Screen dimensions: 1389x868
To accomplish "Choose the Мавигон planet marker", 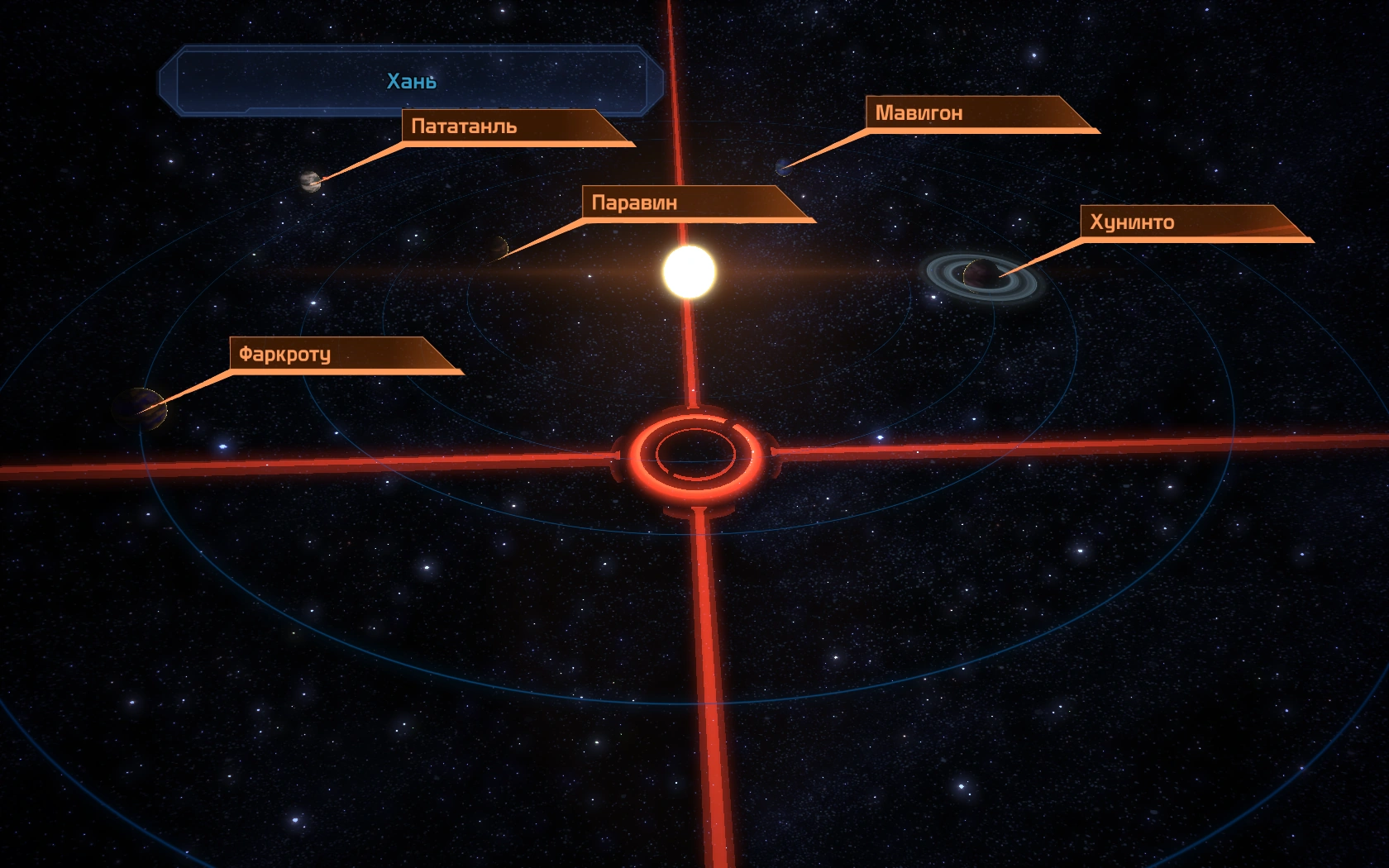I will pos(782,168).
